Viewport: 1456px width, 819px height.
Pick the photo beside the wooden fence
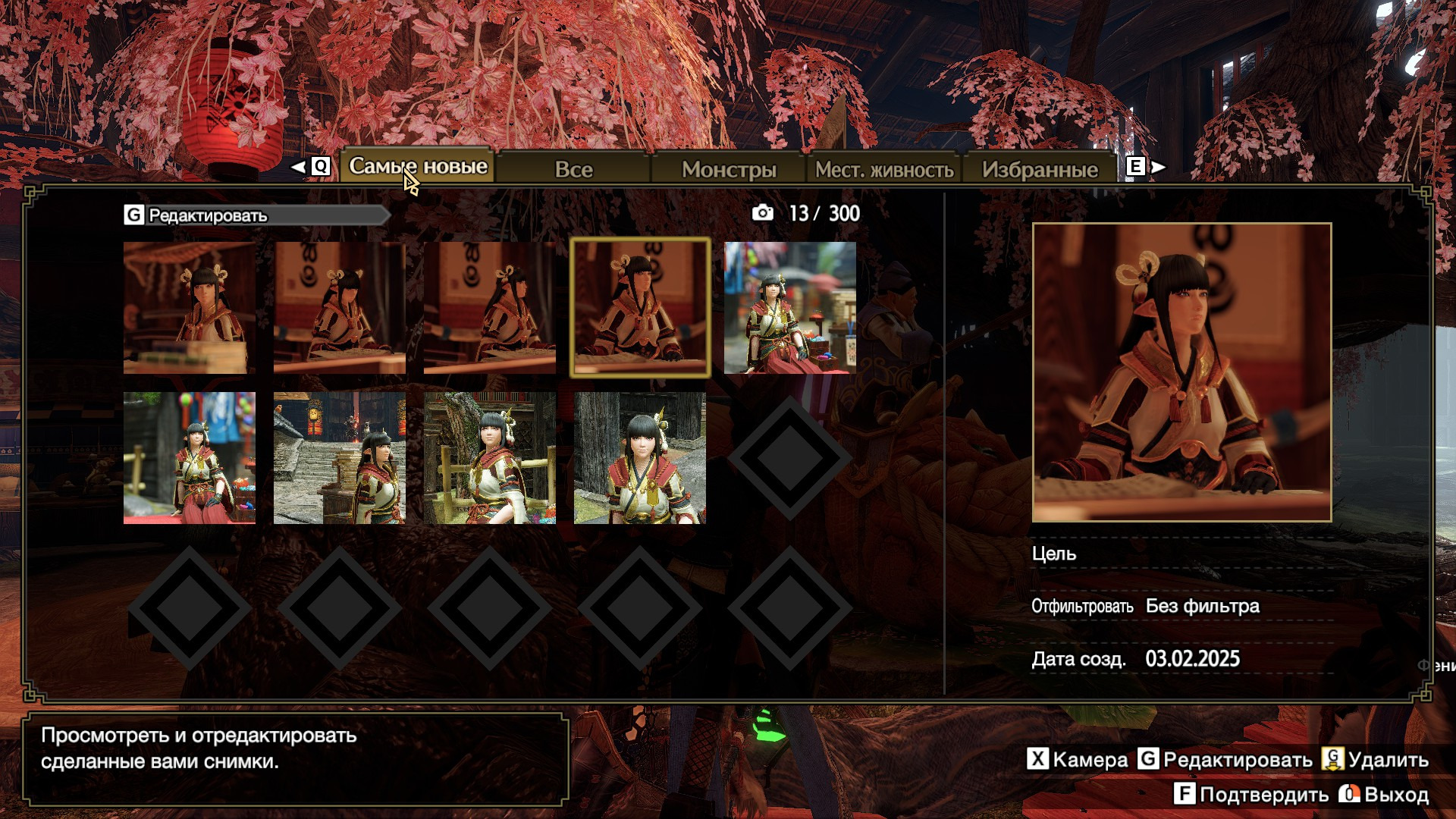click(x=489, y=457)
